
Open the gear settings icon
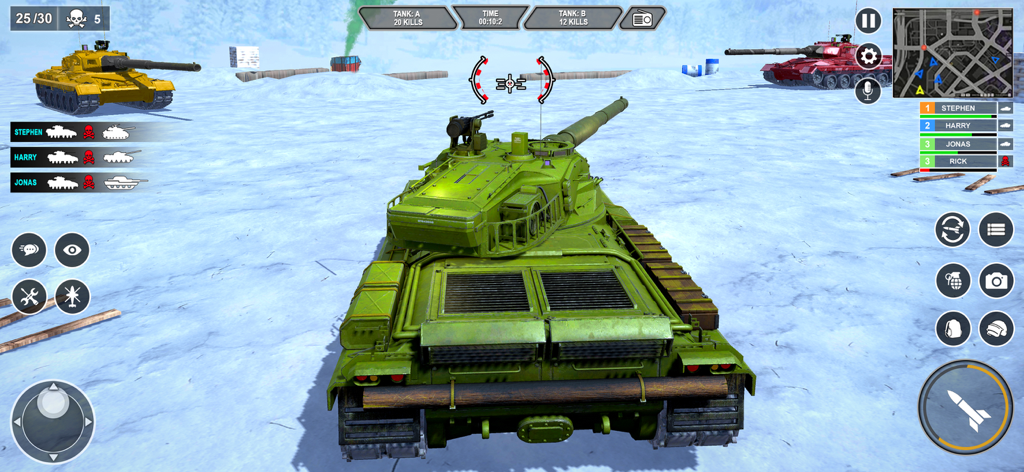coord(868,56)
